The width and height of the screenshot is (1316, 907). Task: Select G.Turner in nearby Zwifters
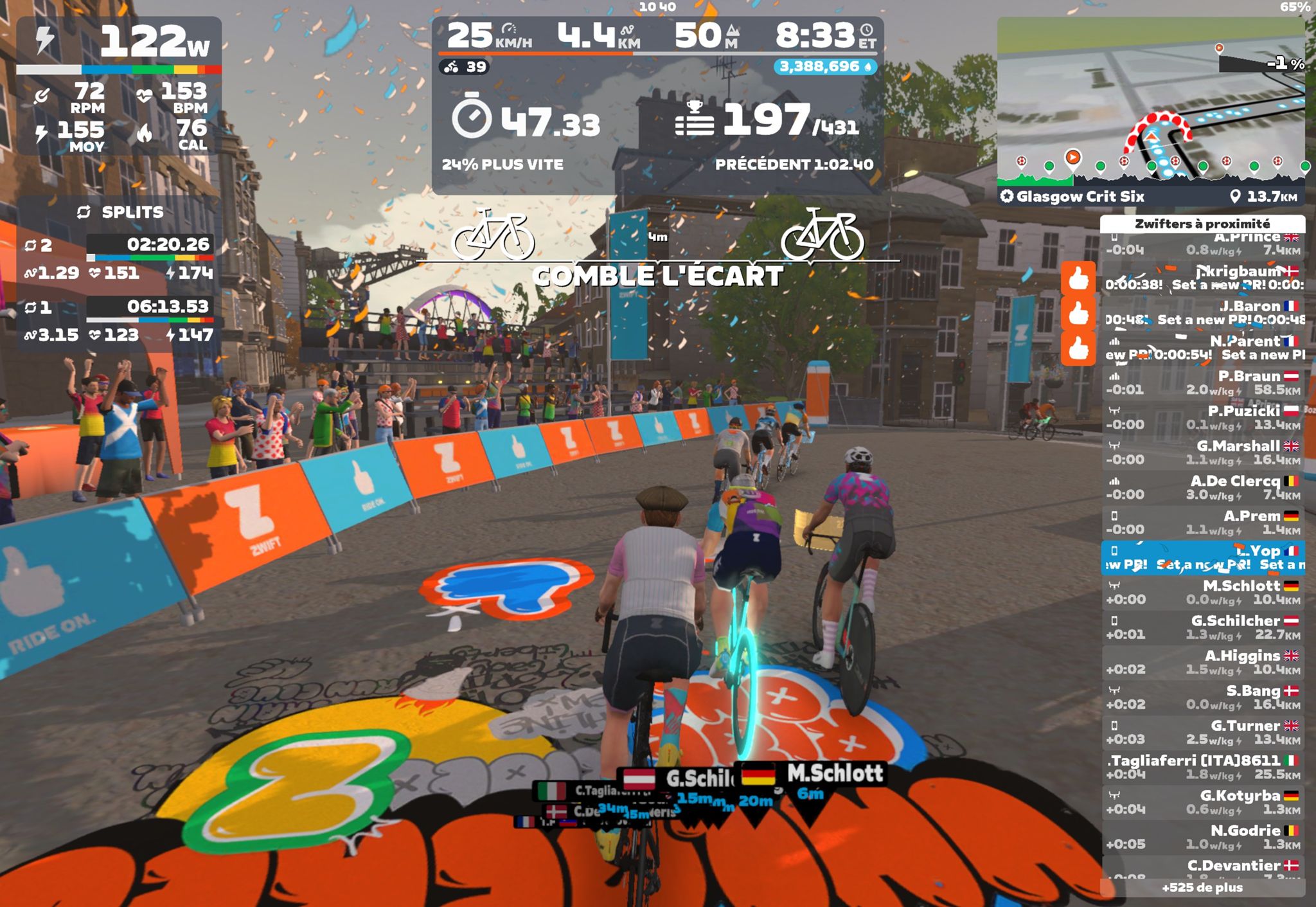[1202, 732]
